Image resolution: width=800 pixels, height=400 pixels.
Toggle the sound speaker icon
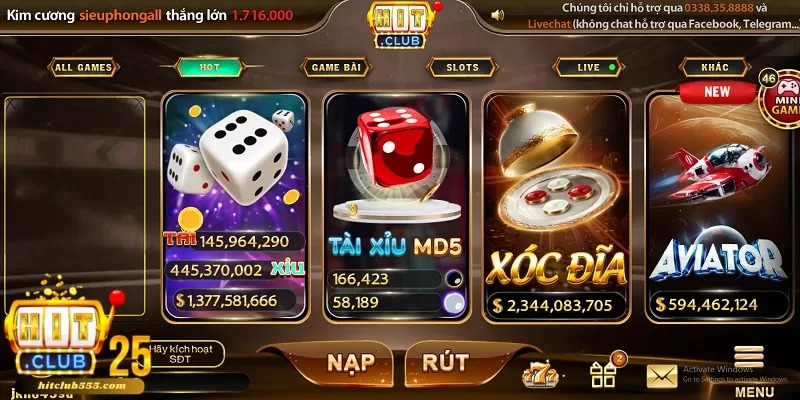point(497,15)
